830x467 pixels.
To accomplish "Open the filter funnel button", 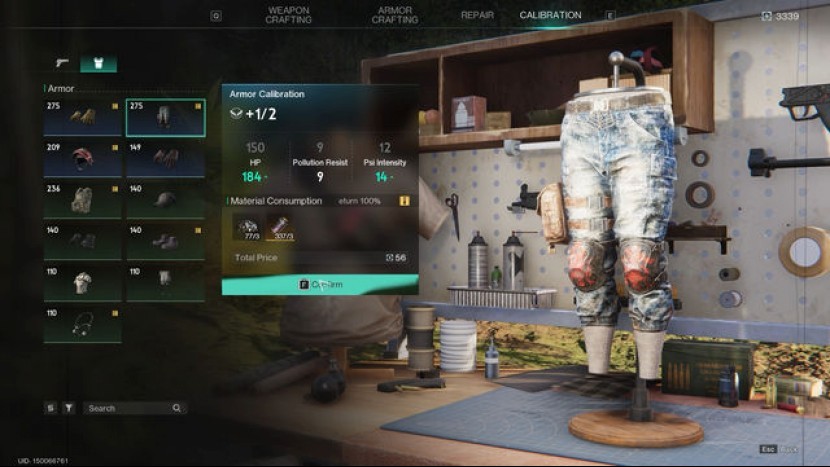I will (x=69, y=408).
